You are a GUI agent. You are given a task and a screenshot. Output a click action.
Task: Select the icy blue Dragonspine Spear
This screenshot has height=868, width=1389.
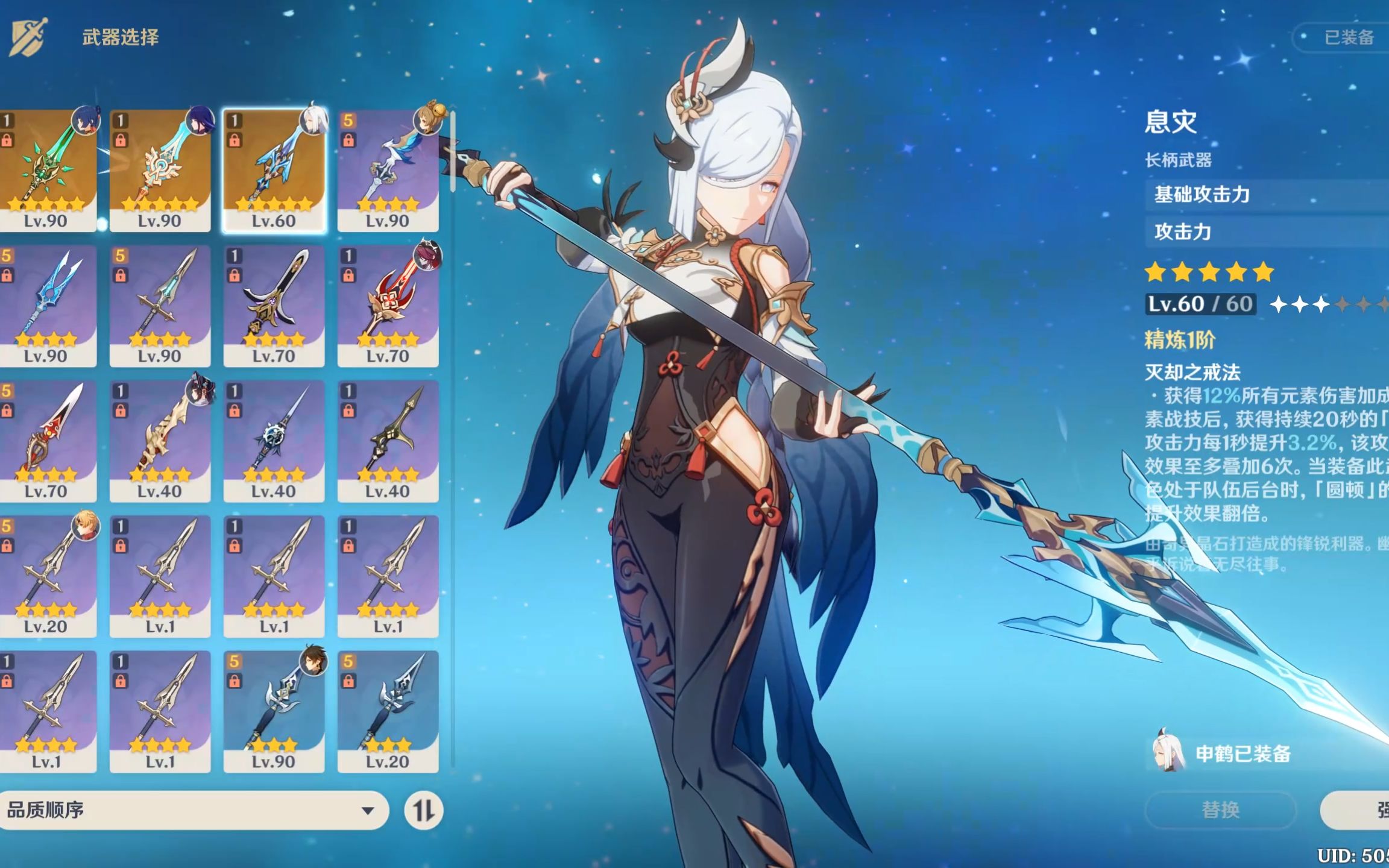click(x=47, y=305)
